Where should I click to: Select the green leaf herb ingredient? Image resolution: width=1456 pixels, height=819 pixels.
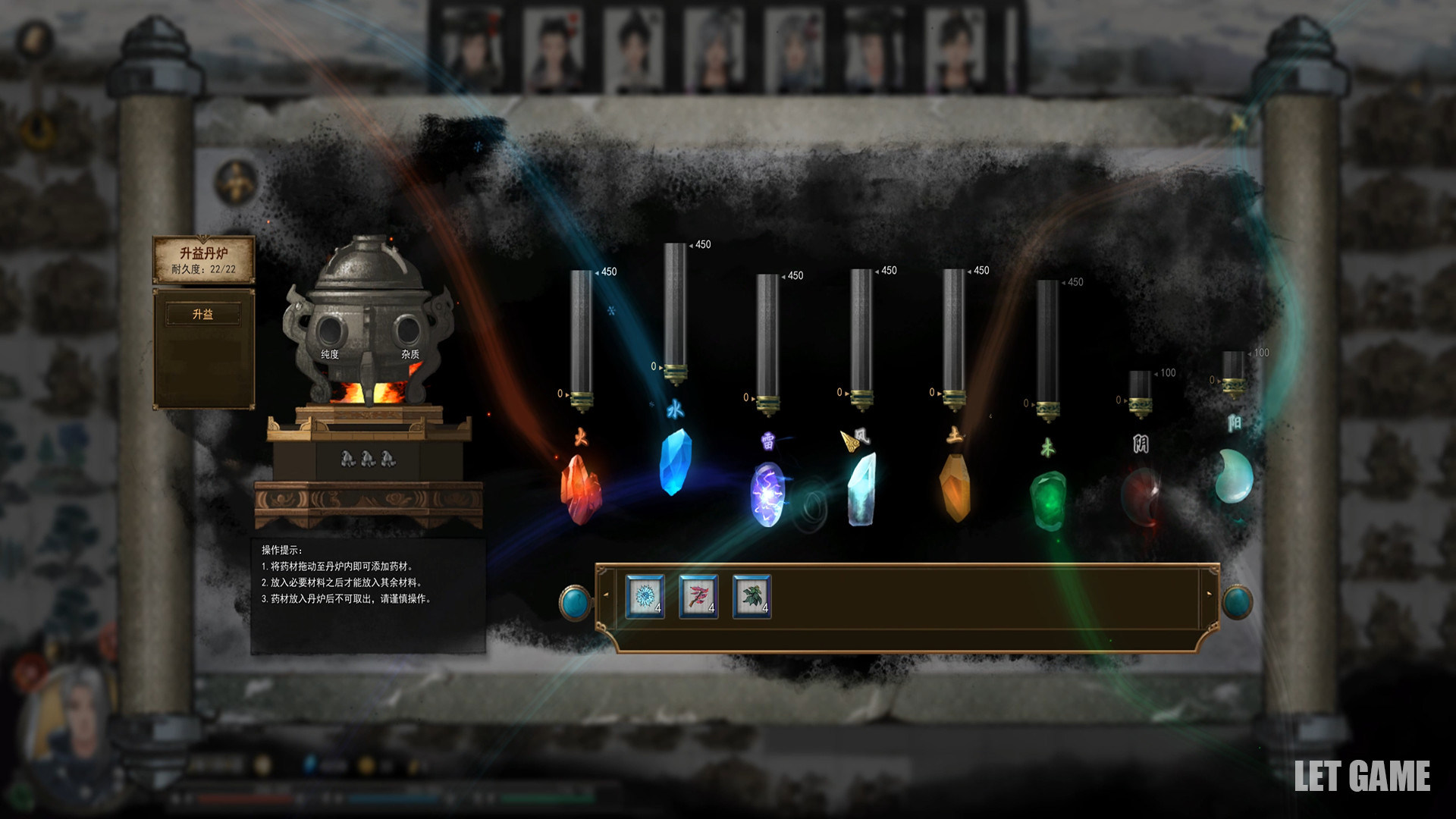tap(752, 597)
